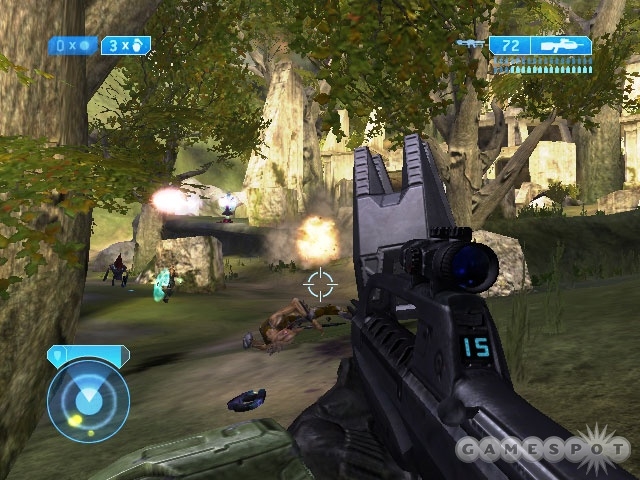Click the battle rifle weapon icon
The image size is (640, 480).
click(x=561, y=45)
